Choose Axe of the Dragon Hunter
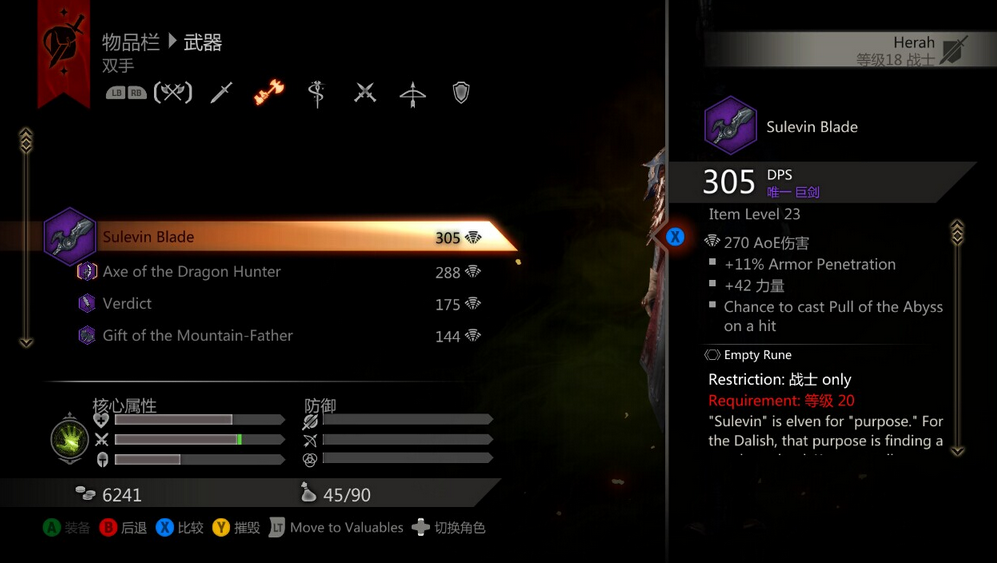997x563 pixels. (191, 272)
